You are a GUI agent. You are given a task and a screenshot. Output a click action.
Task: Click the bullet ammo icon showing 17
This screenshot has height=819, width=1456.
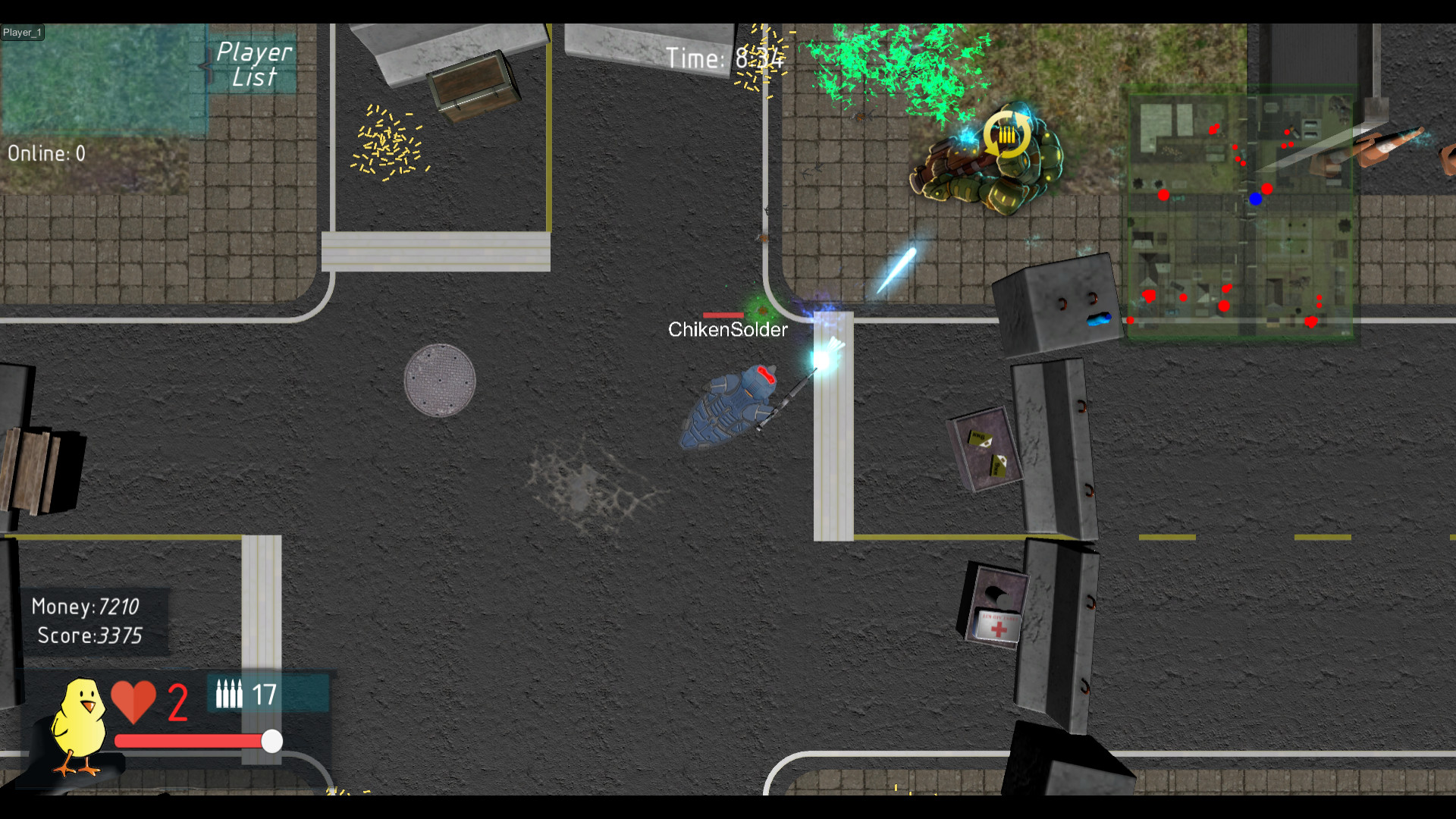(230, 692)
